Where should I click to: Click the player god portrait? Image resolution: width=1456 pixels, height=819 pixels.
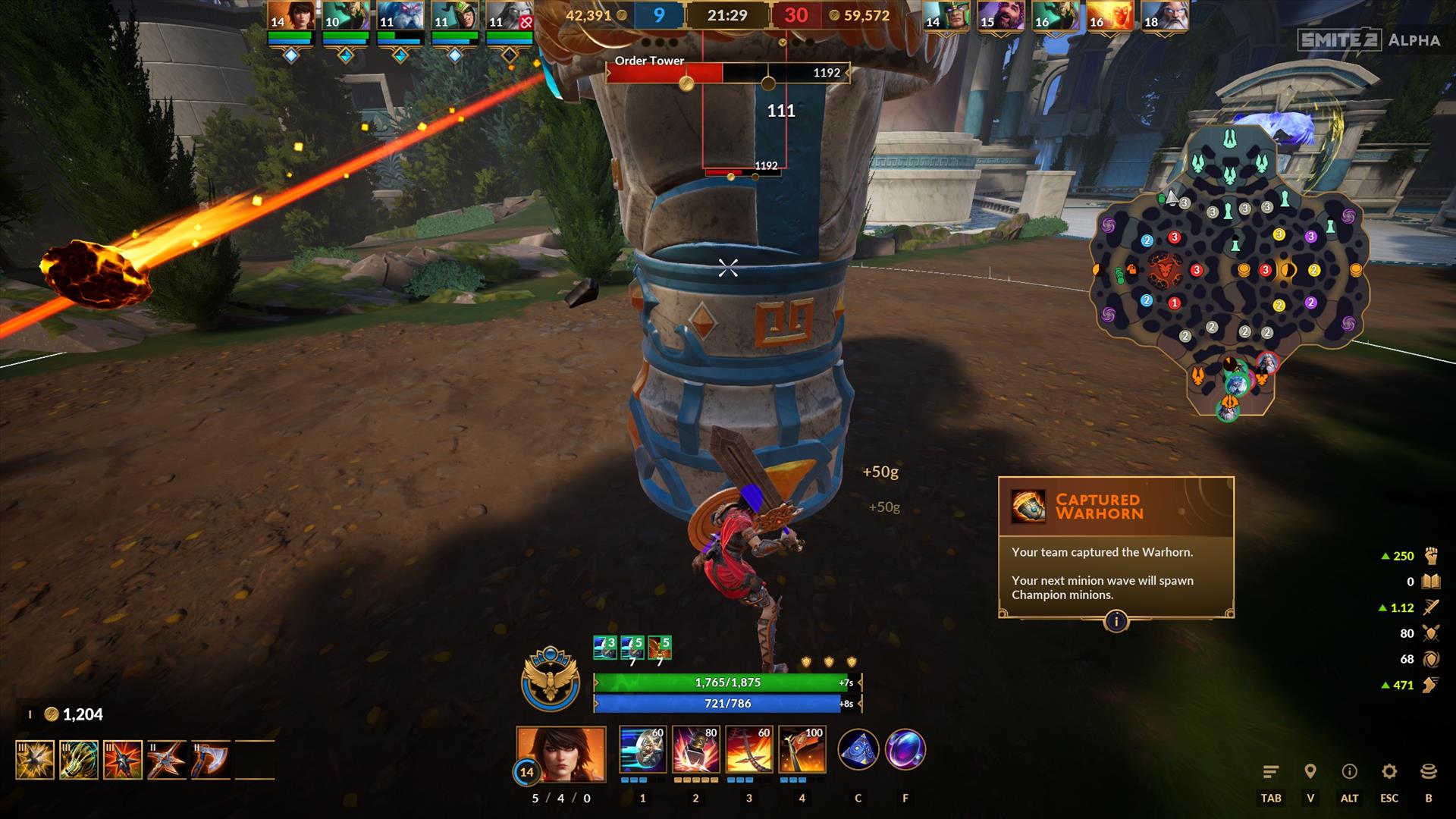(x=561, y=753)
